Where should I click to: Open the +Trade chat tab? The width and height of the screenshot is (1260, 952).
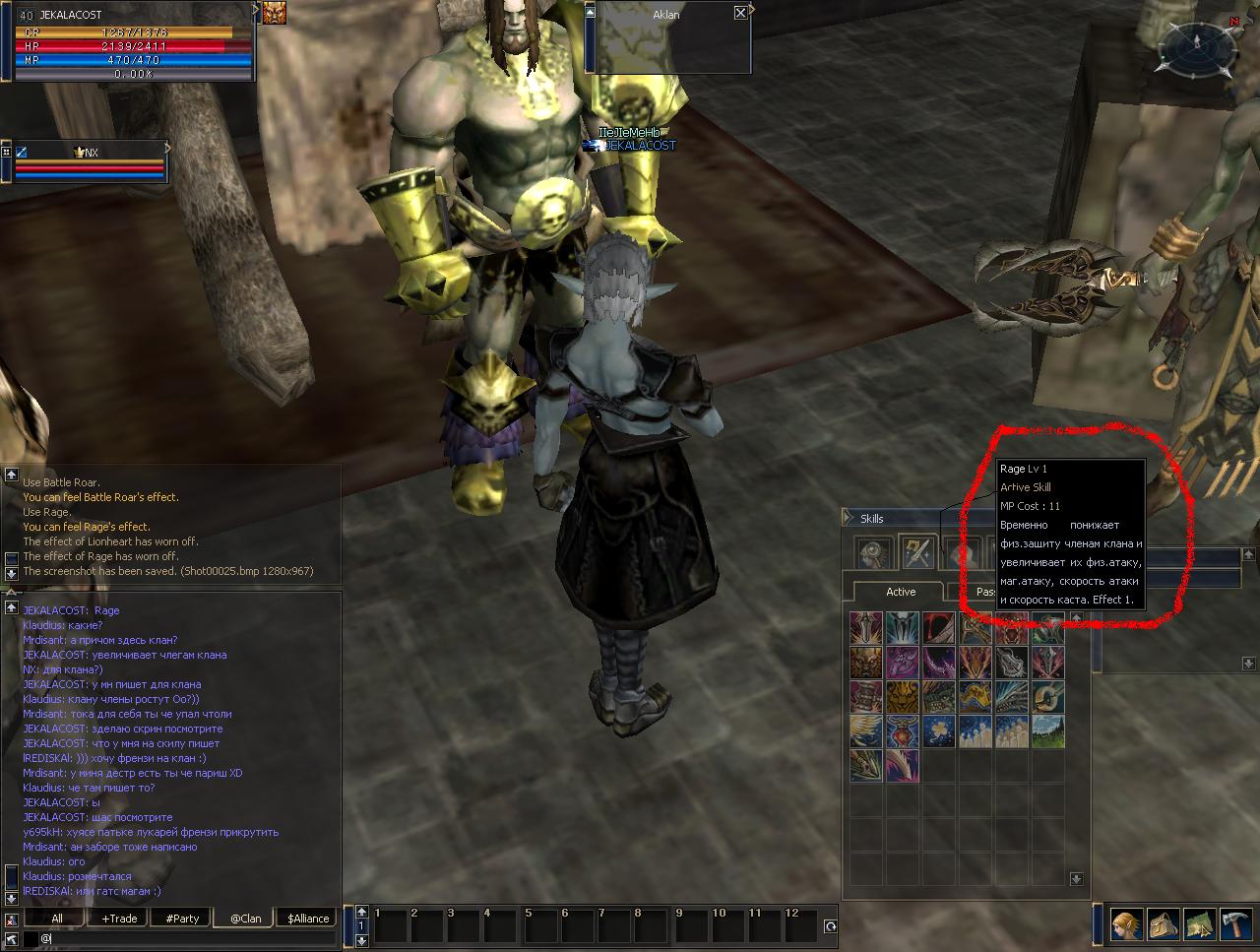tap(119, 919)
